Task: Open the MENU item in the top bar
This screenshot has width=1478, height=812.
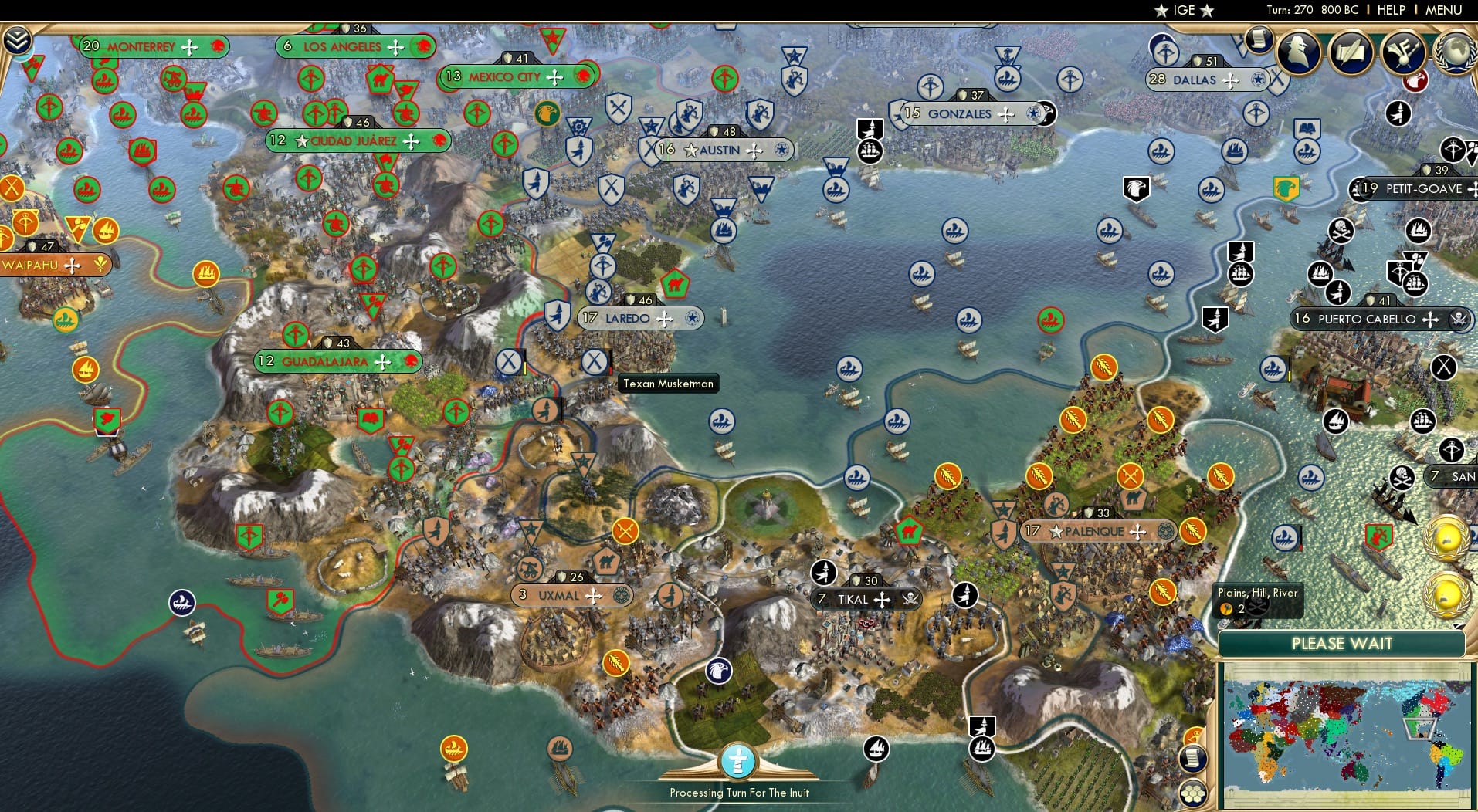Action: pos(1445,10)
